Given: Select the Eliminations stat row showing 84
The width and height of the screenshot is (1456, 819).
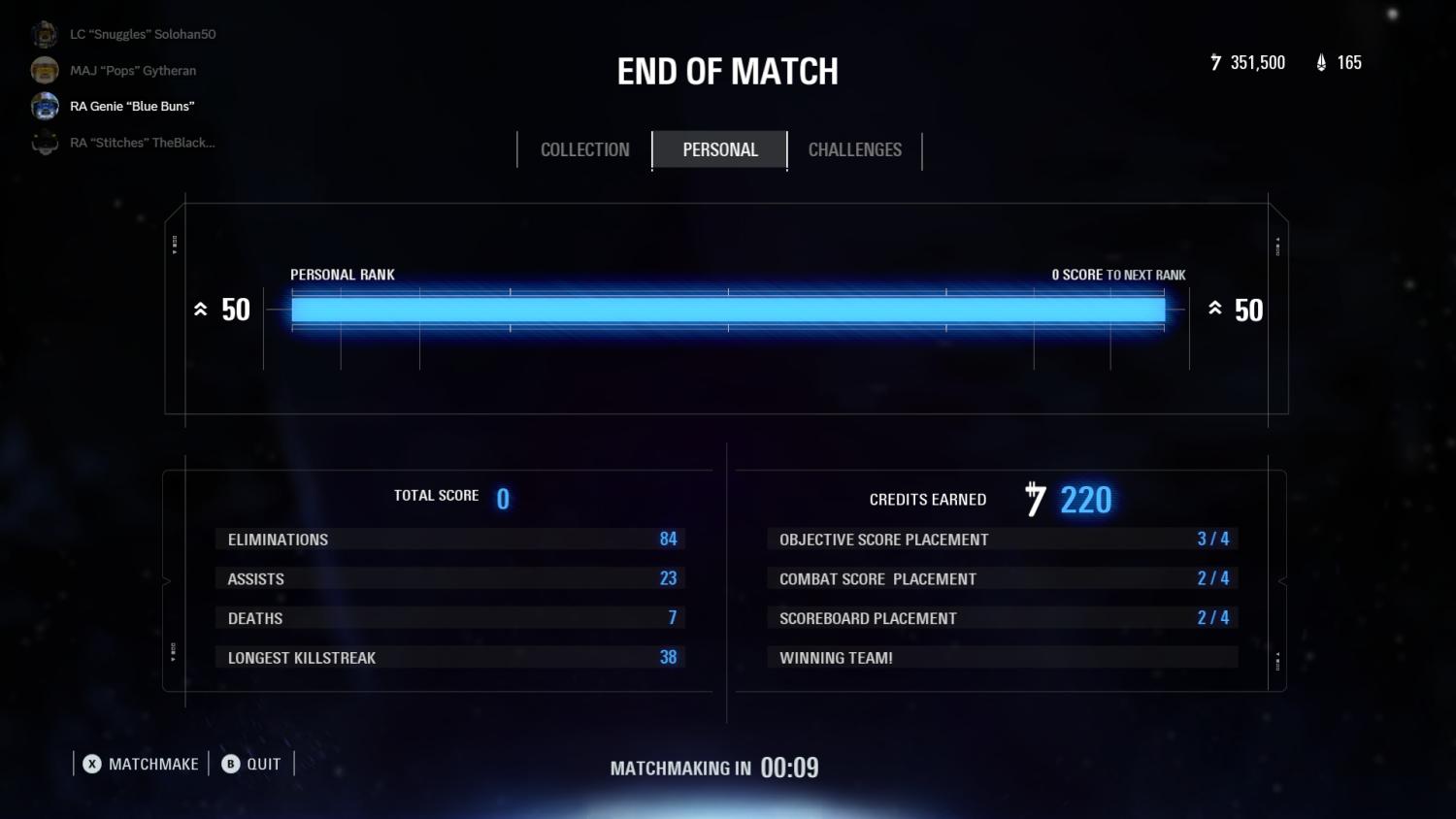Looking at the screenshot, I should click(x=449, y=540).
